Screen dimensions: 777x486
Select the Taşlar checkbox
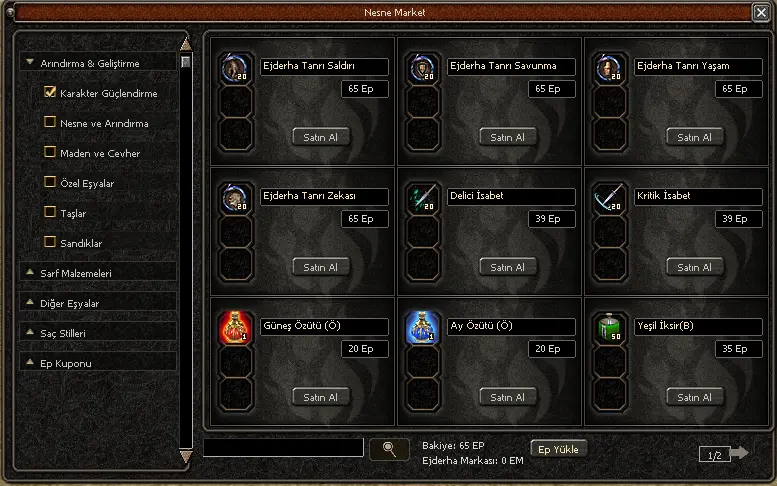50,213
